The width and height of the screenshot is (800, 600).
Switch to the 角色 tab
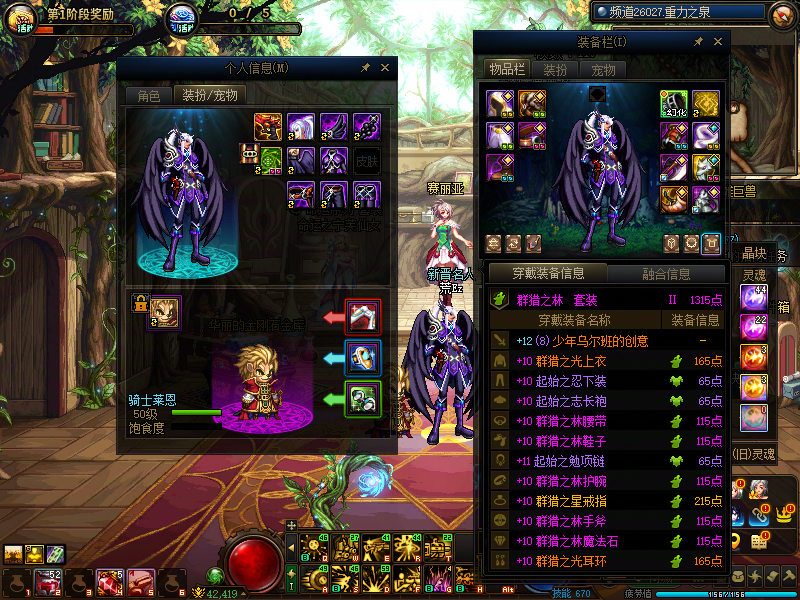click(148, 96)
